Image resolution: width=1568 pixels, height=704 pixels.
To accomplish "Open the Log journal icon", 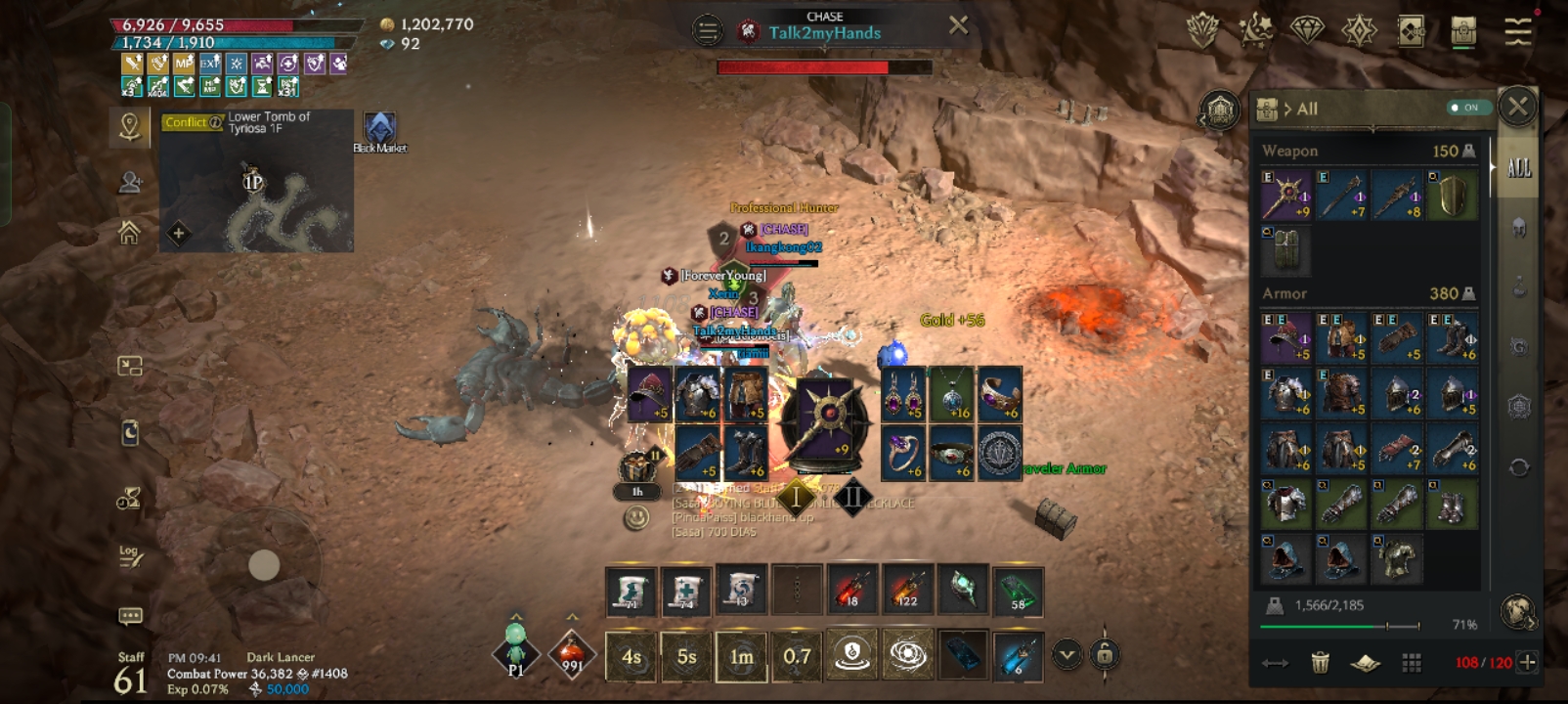I will [x=130, y=556].
